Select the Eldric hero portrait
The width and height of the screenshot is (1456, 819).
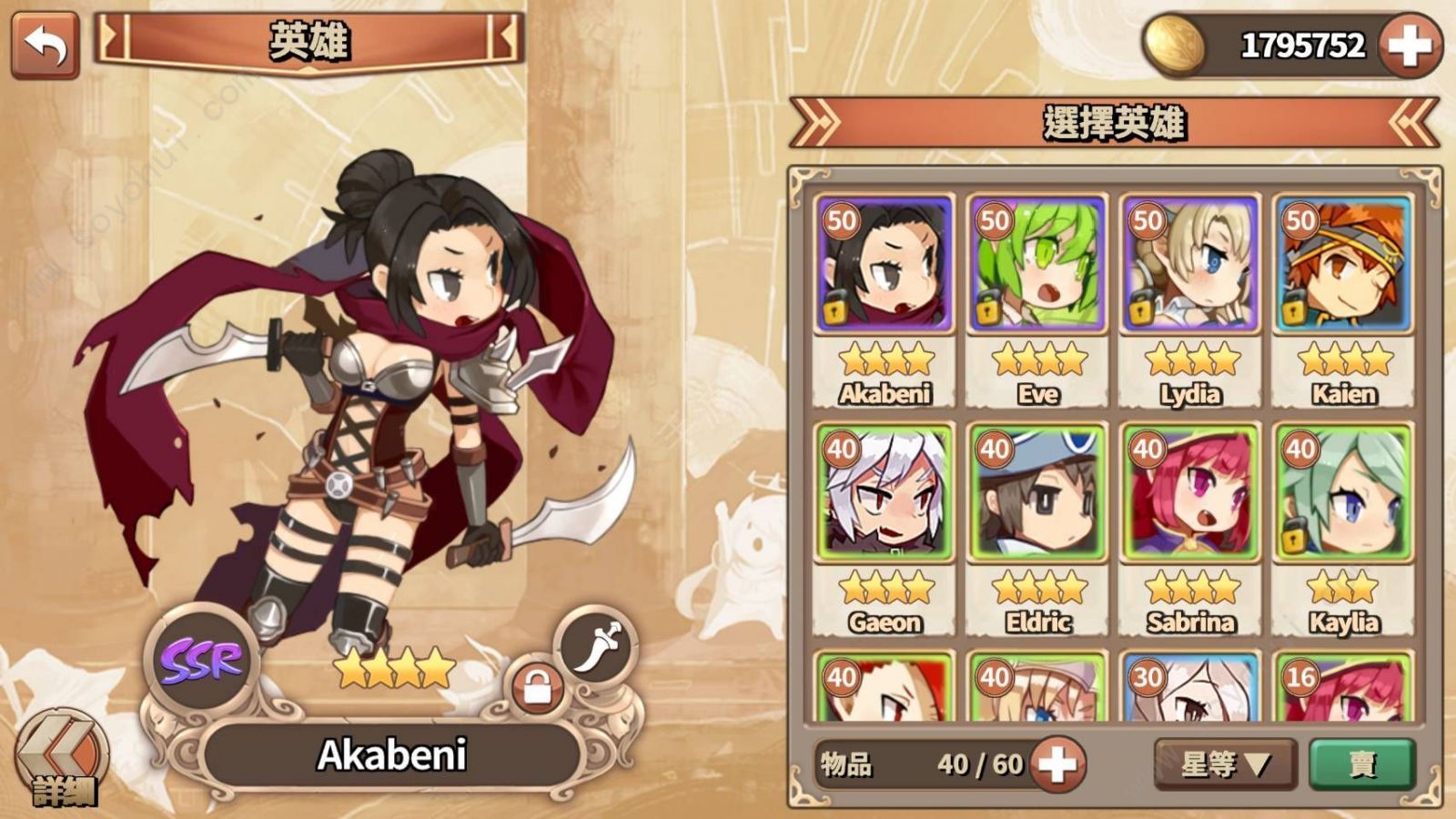pos(1038,492)
